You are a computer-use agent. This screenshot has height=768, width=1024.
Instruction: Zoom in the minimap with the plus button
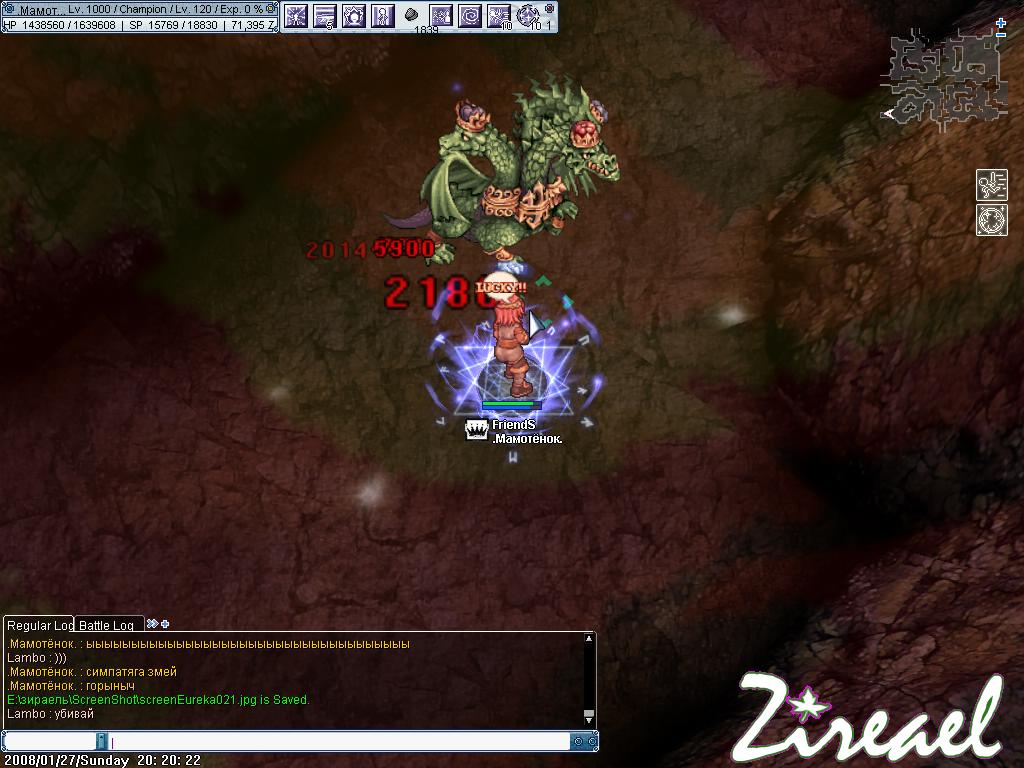[1001, 23]
